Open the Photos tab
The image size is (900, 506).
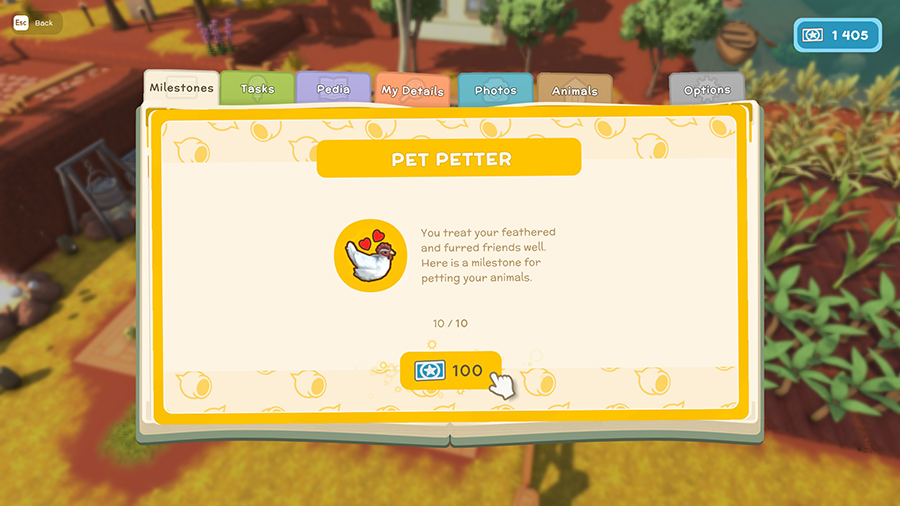495,90
